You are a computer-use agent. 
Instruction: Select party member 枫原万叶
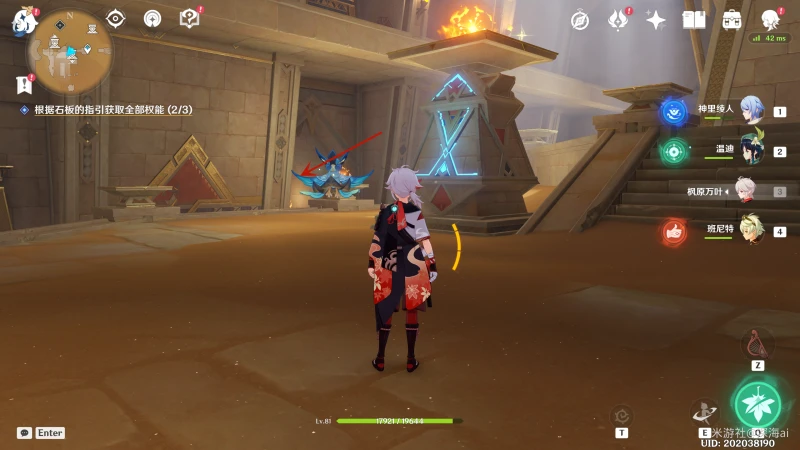click(x=745, y=190)
